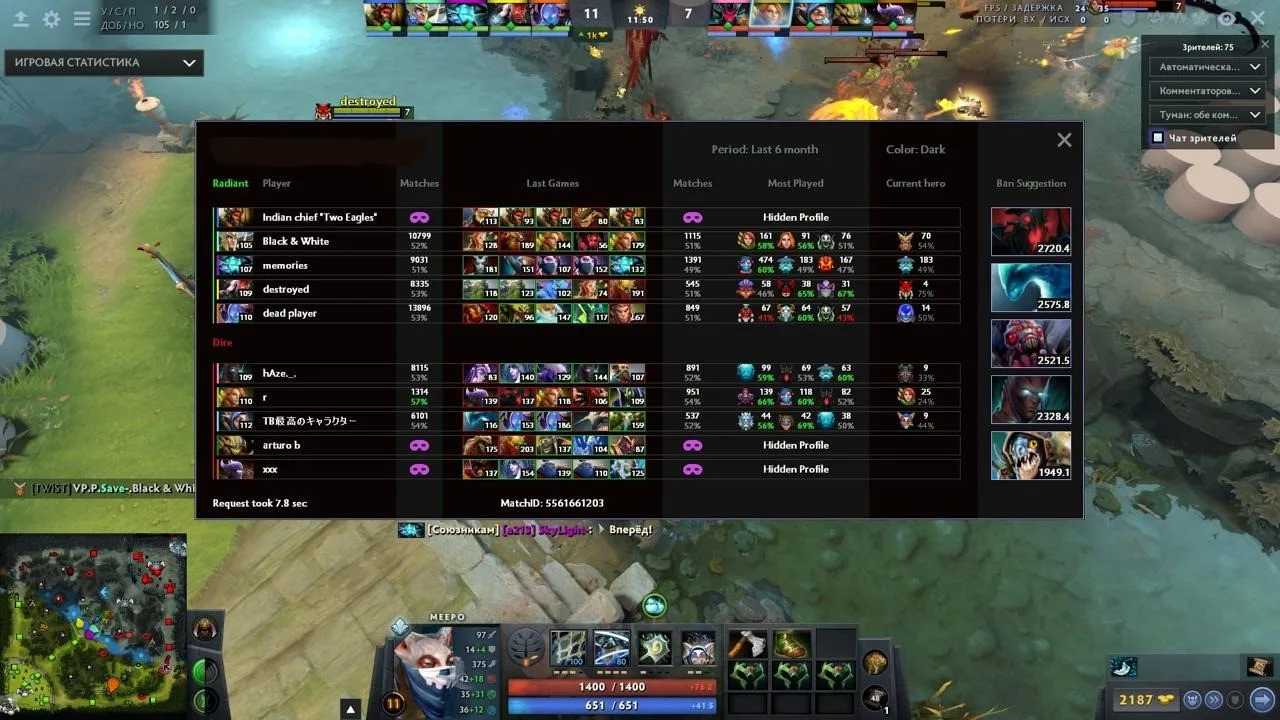Click the minimap
The height and width of the screenshot is (720, 1280).
93,625
